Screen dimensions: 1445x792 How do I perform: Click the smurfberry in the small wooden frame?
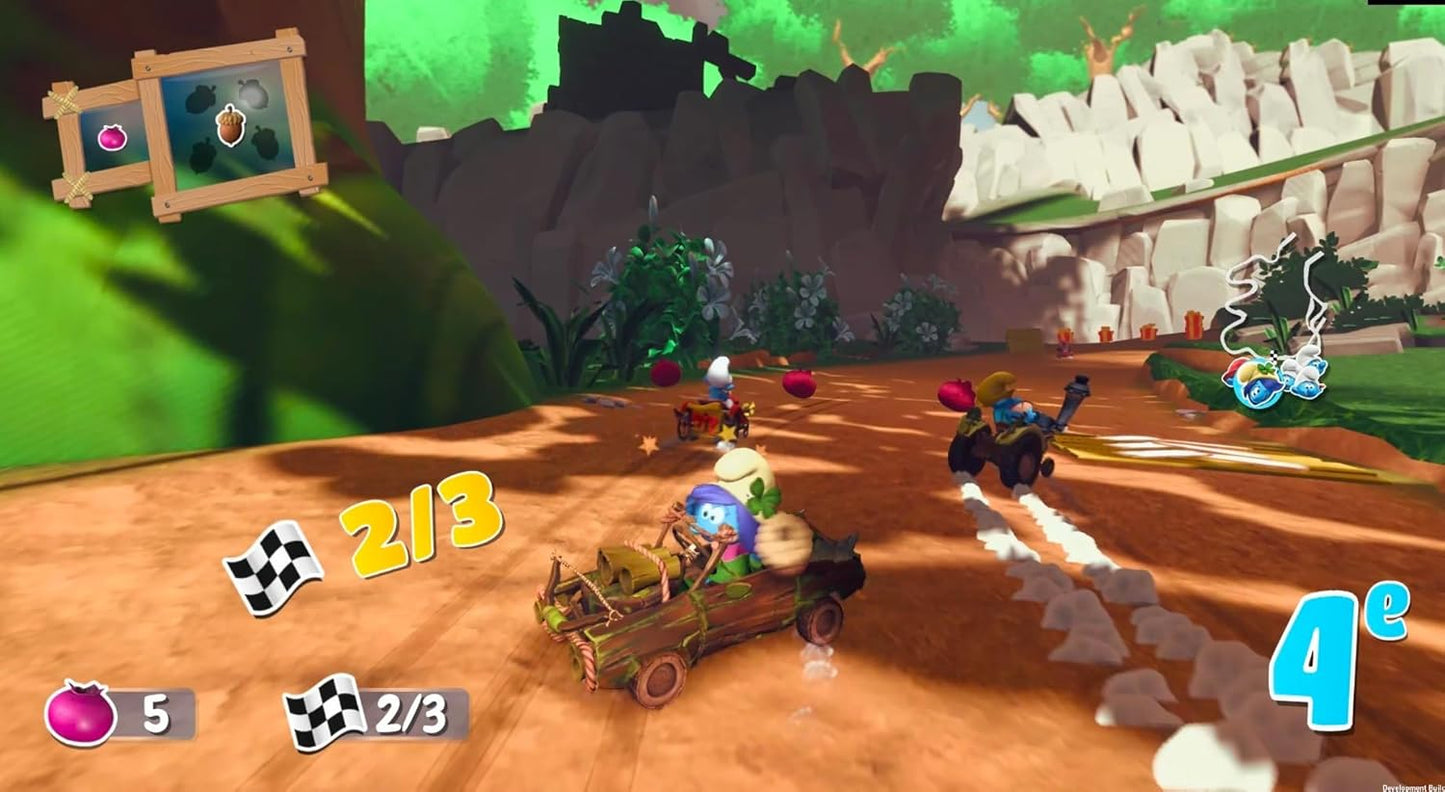(x=111, y=138)
